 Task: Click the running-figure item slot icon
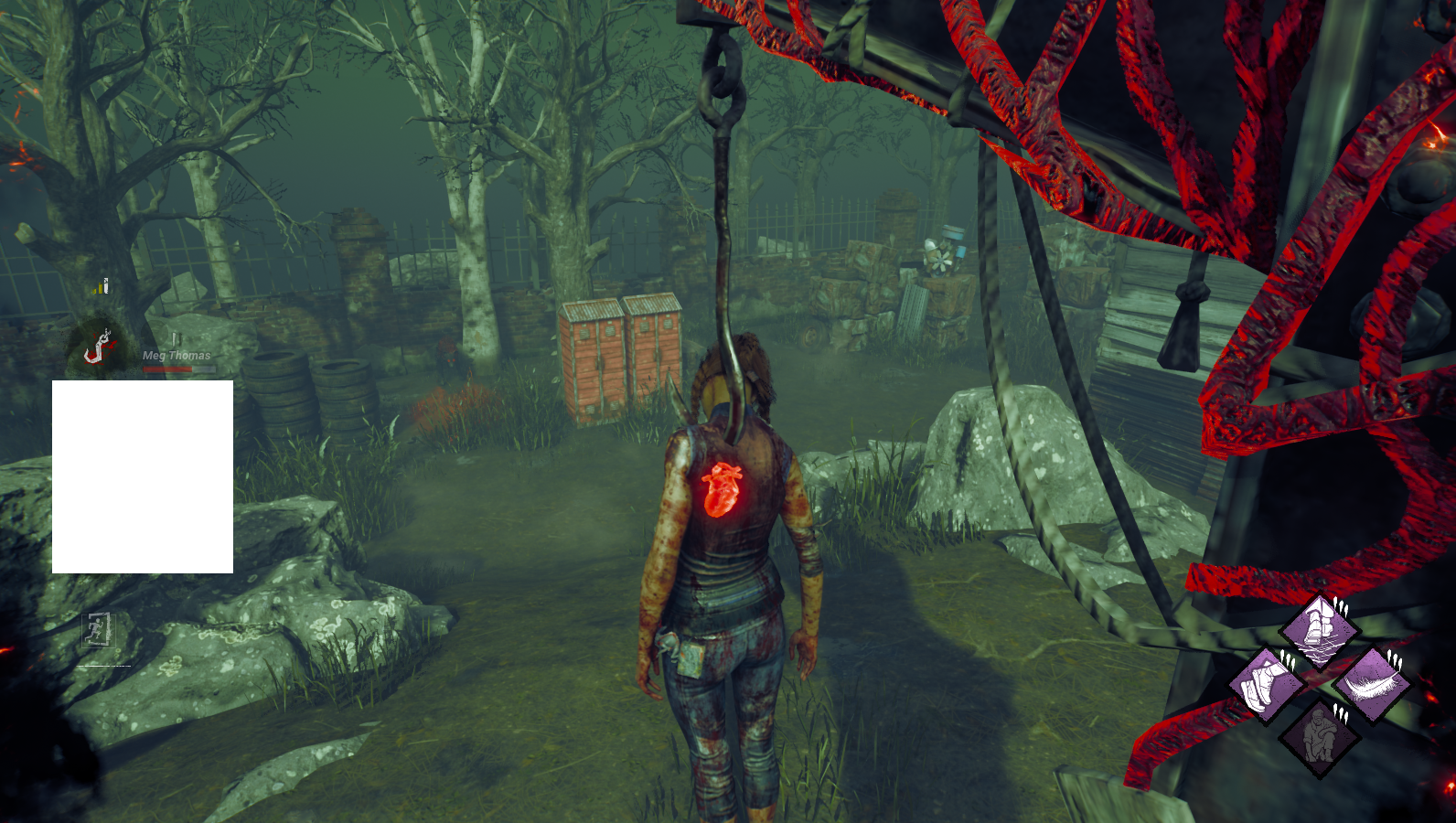point(98,631)
